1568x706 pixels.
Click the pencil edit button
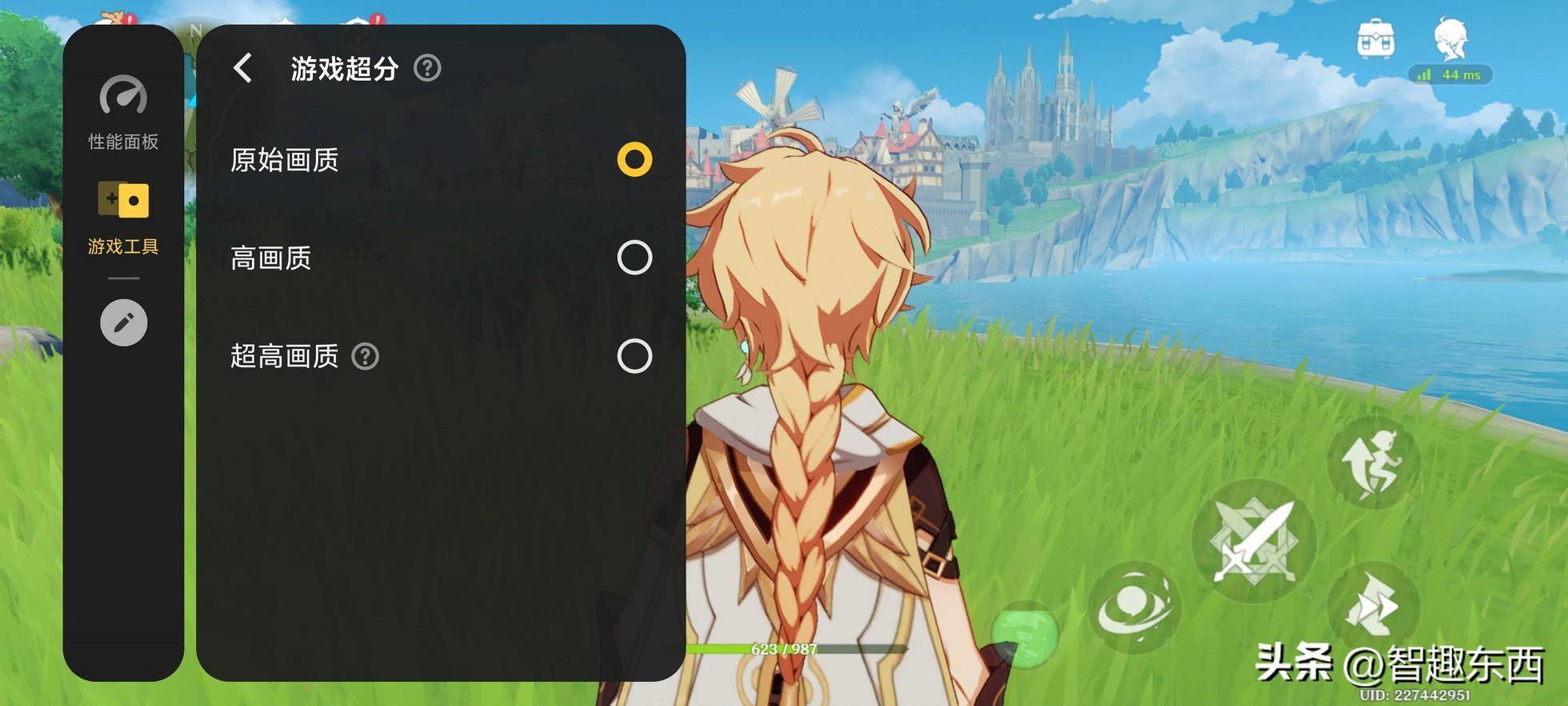(x=123, y=323)
